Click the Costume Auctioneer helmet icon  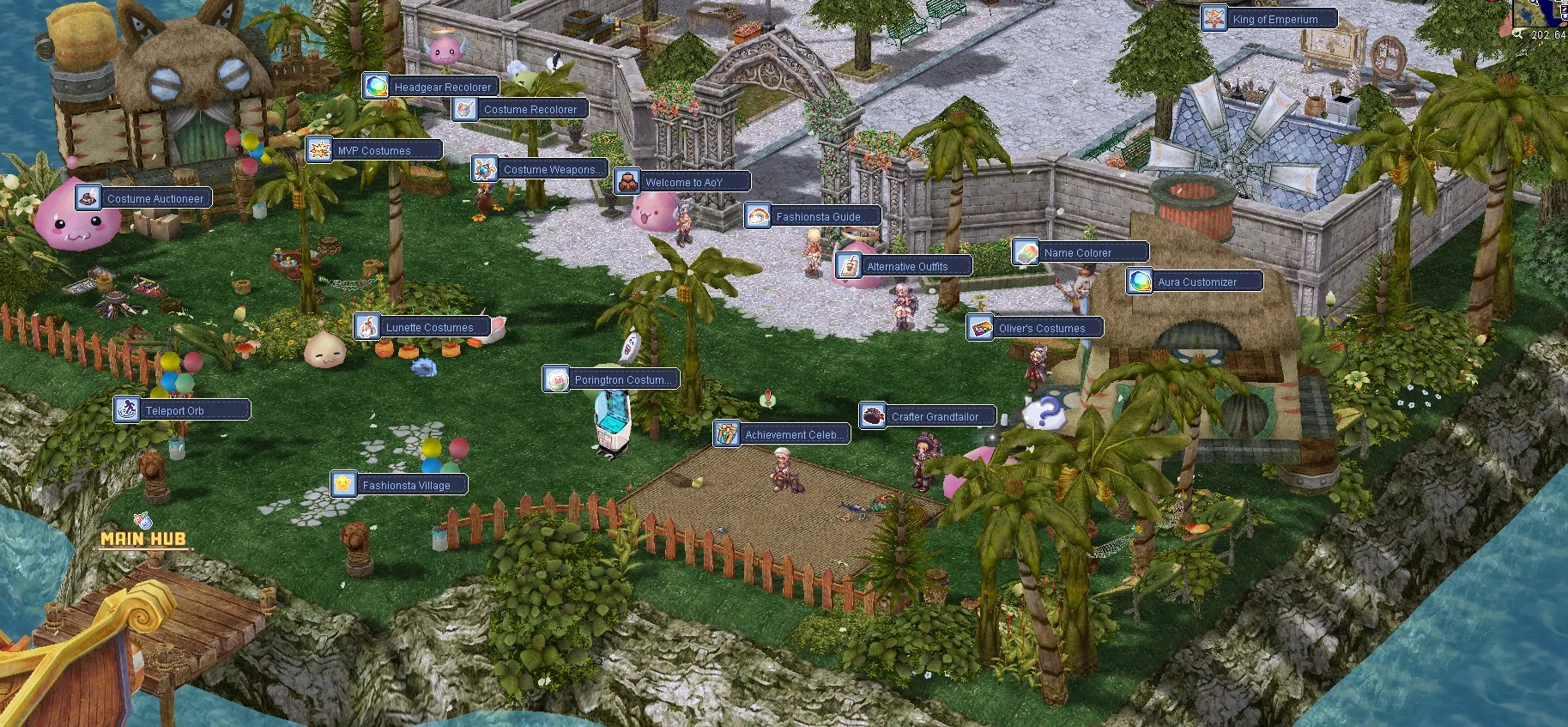(87, 197)
